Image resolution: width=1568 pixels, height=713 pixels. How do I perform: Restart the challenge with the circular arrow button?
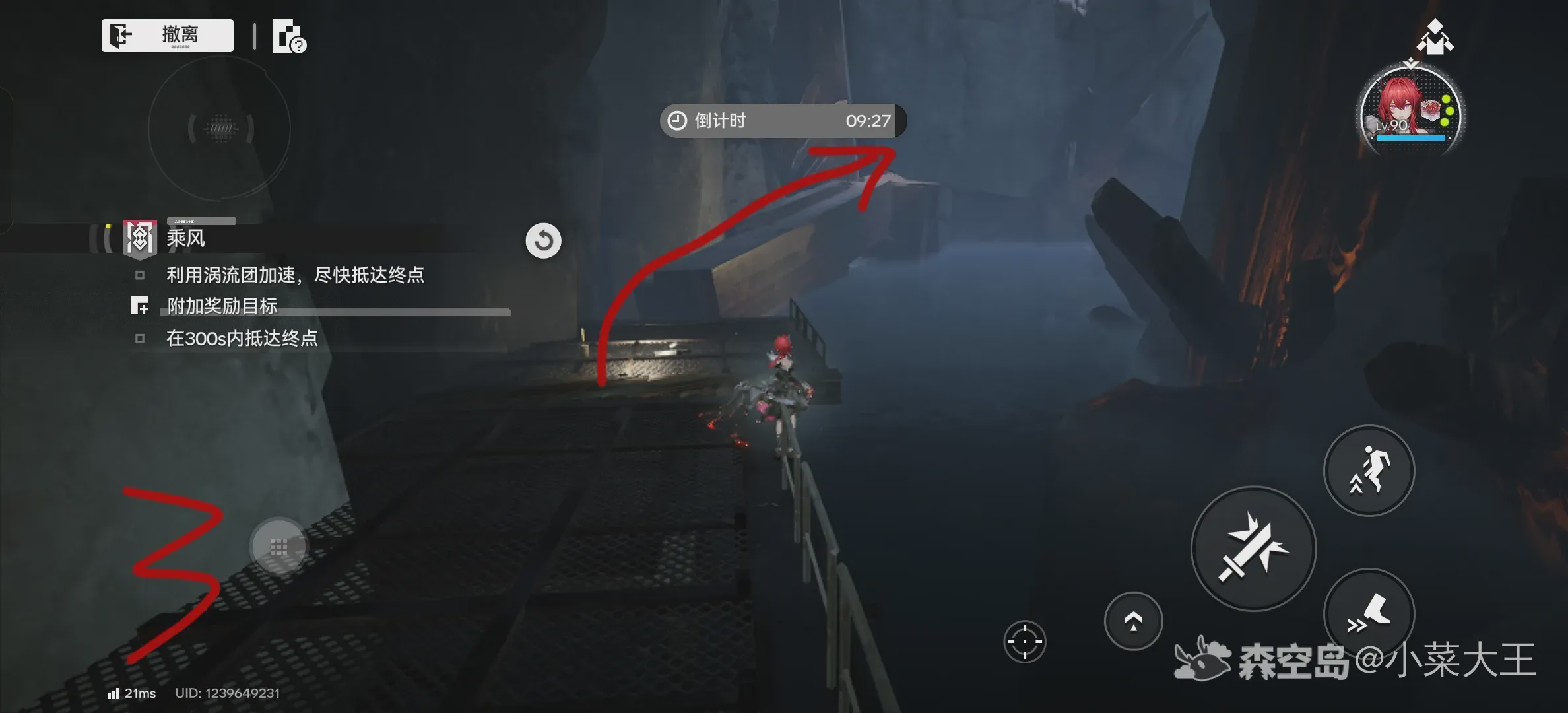point(543,240)
